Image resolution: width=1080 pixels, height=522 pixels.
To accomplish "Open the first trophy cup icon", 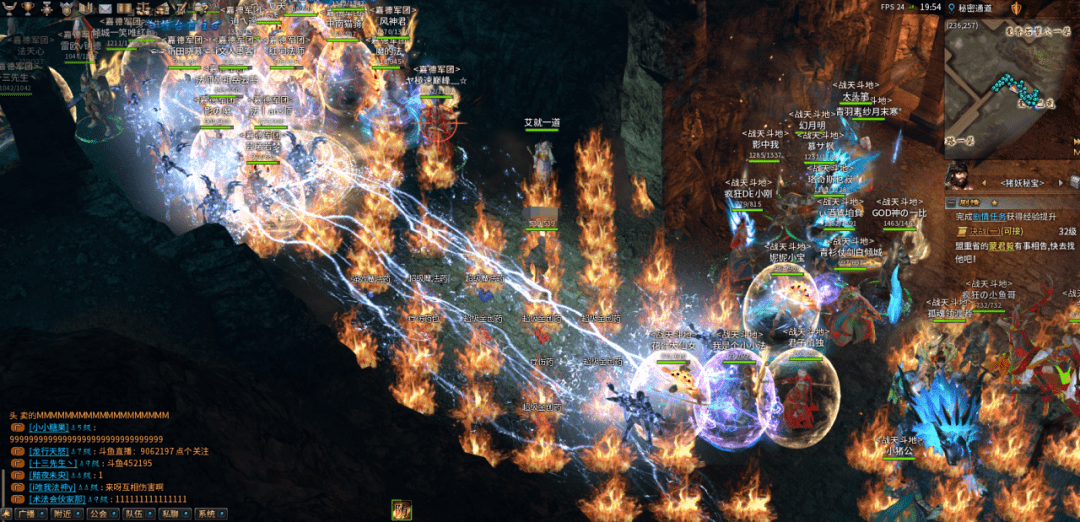I will [8, 8].
